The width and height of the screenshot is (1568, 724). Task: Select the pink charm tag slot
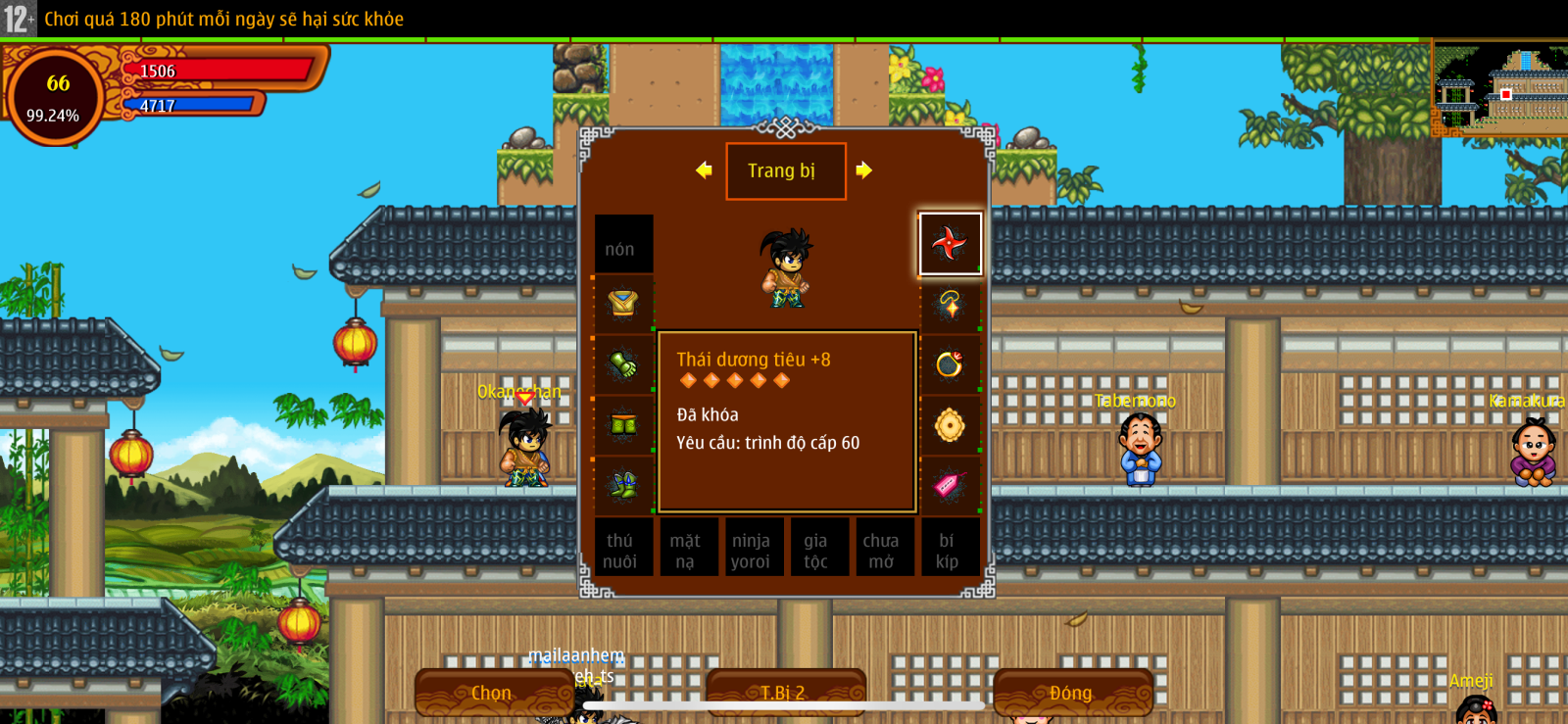pyautogui.click(x=950, y=485)
